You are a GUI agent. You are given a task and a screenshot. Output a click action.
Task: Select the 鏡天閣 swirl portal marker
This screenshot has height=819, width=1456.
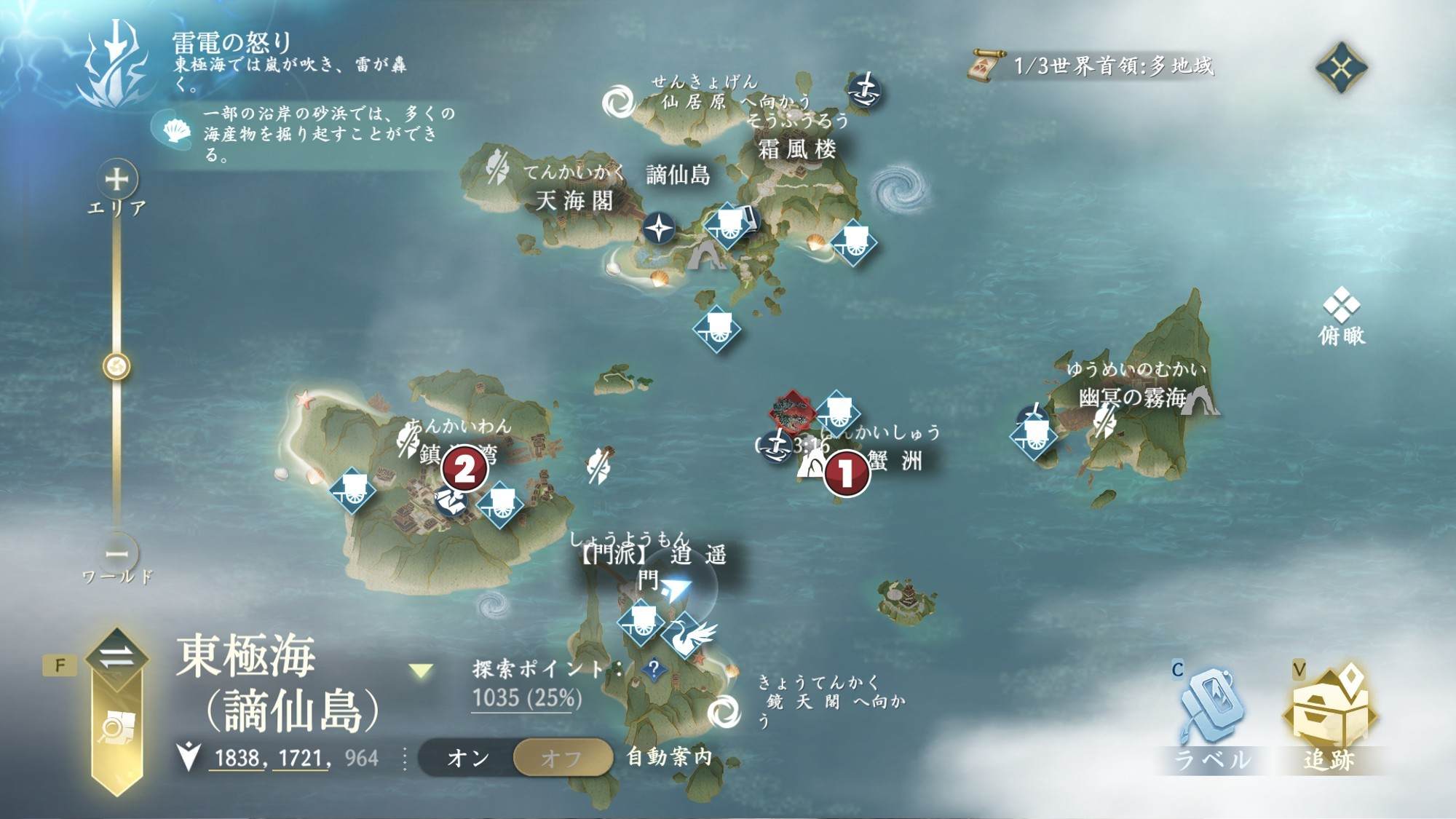pos(724,711)
